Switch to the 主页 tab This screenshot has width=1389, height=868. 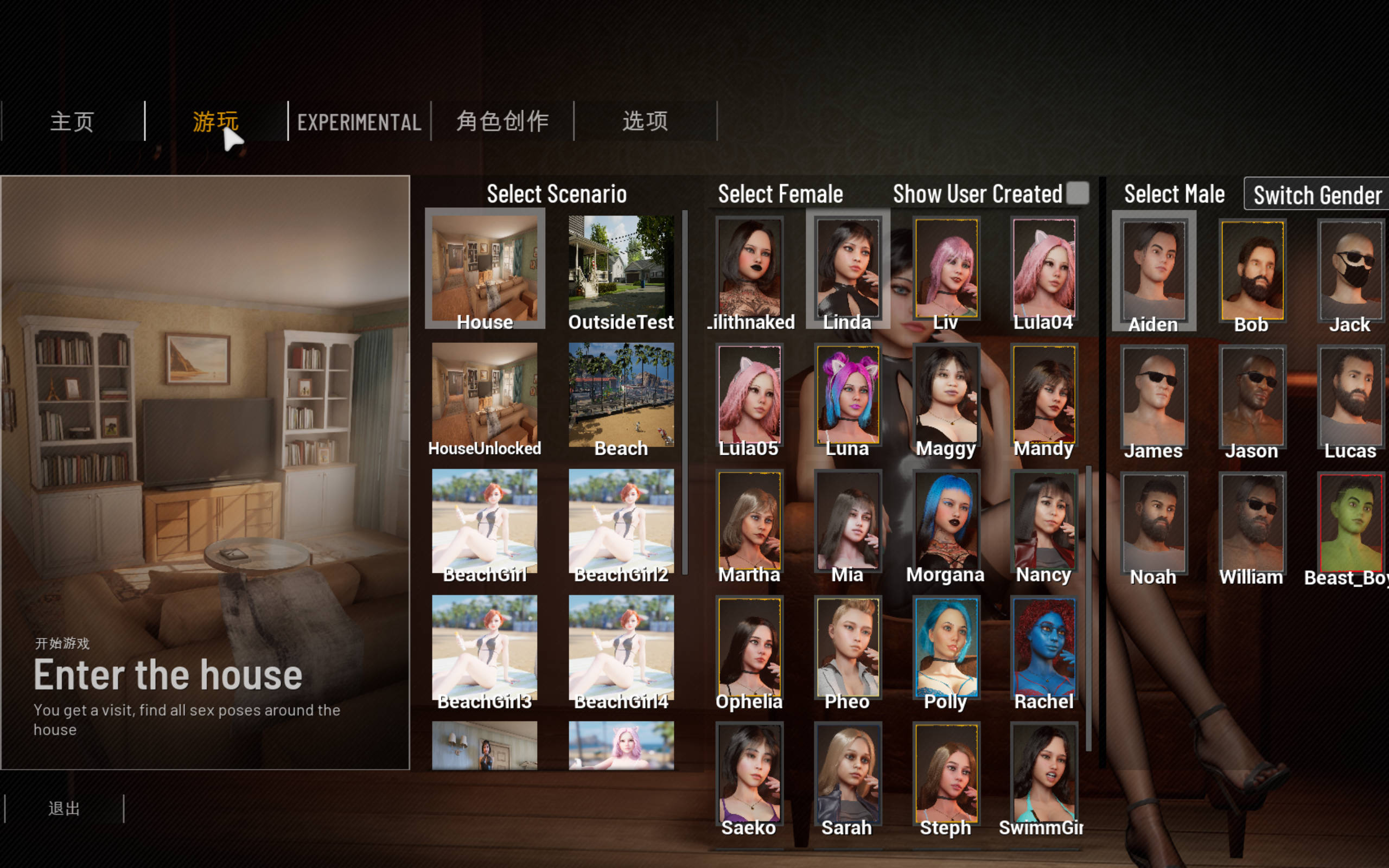coord(72,121)
